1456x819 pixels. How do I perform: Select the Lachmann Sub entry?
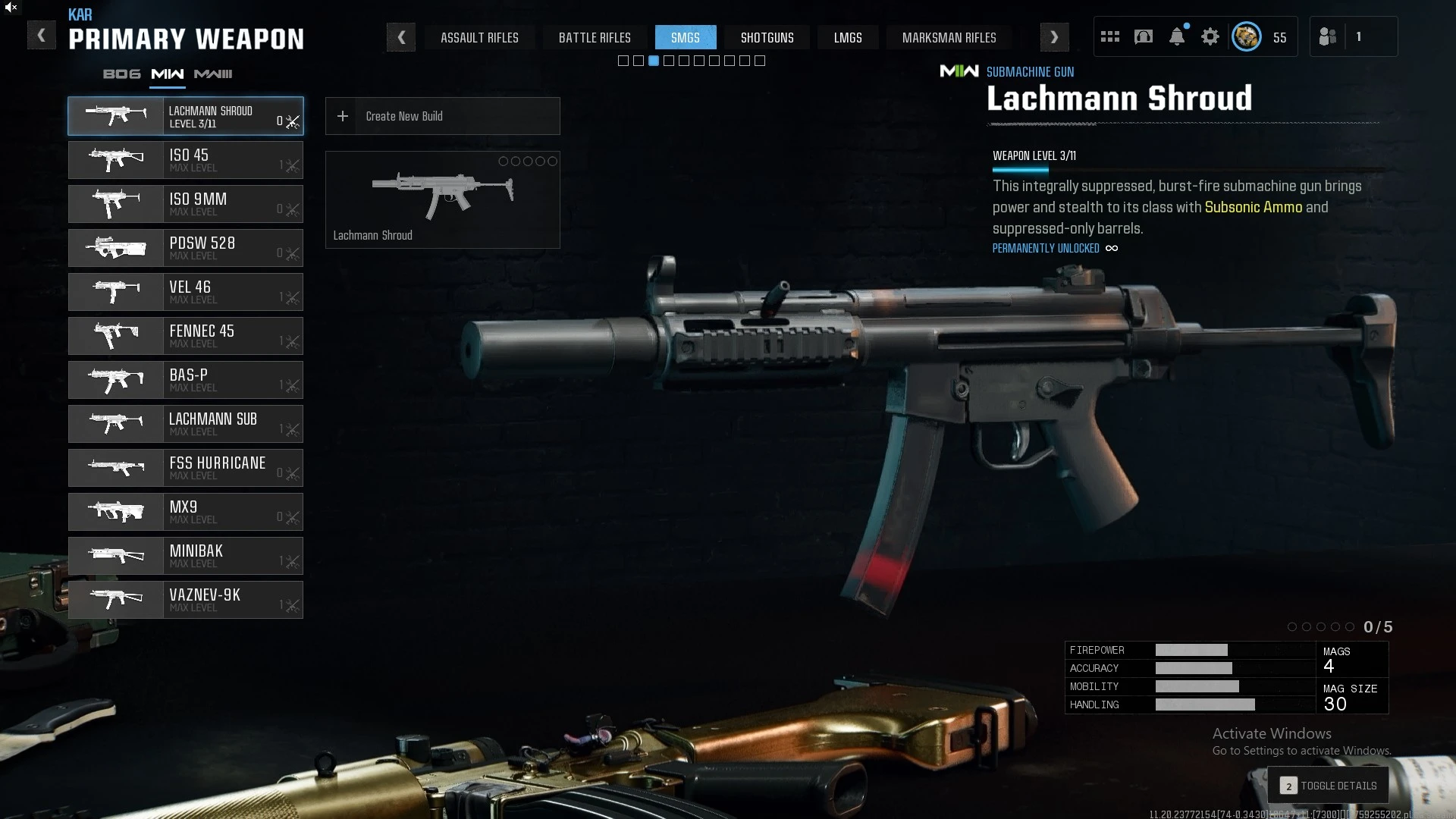(186, 424)
